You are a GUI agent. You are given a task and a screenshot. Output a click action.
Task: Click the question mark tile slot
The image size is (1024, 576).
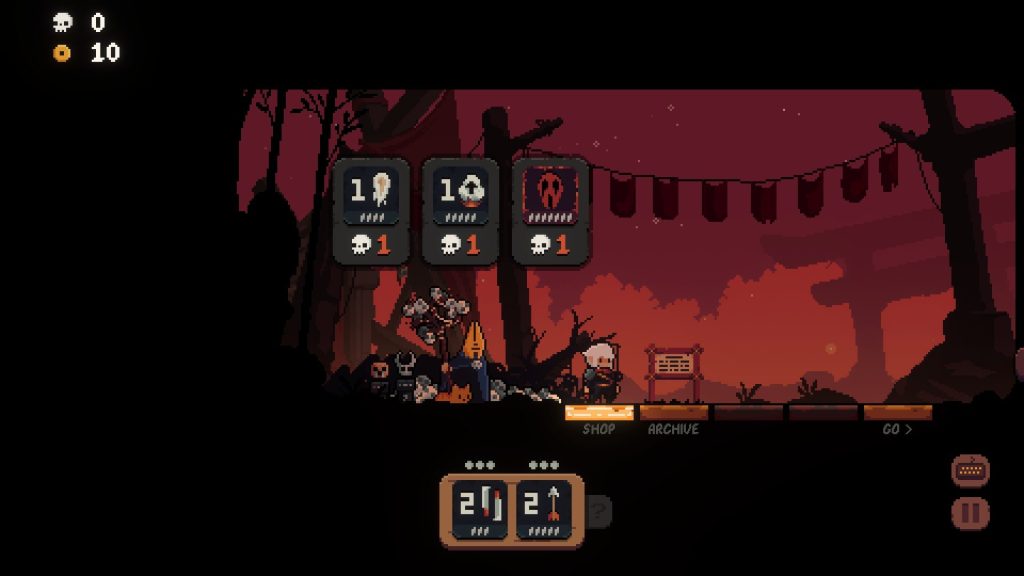(598, 512)
